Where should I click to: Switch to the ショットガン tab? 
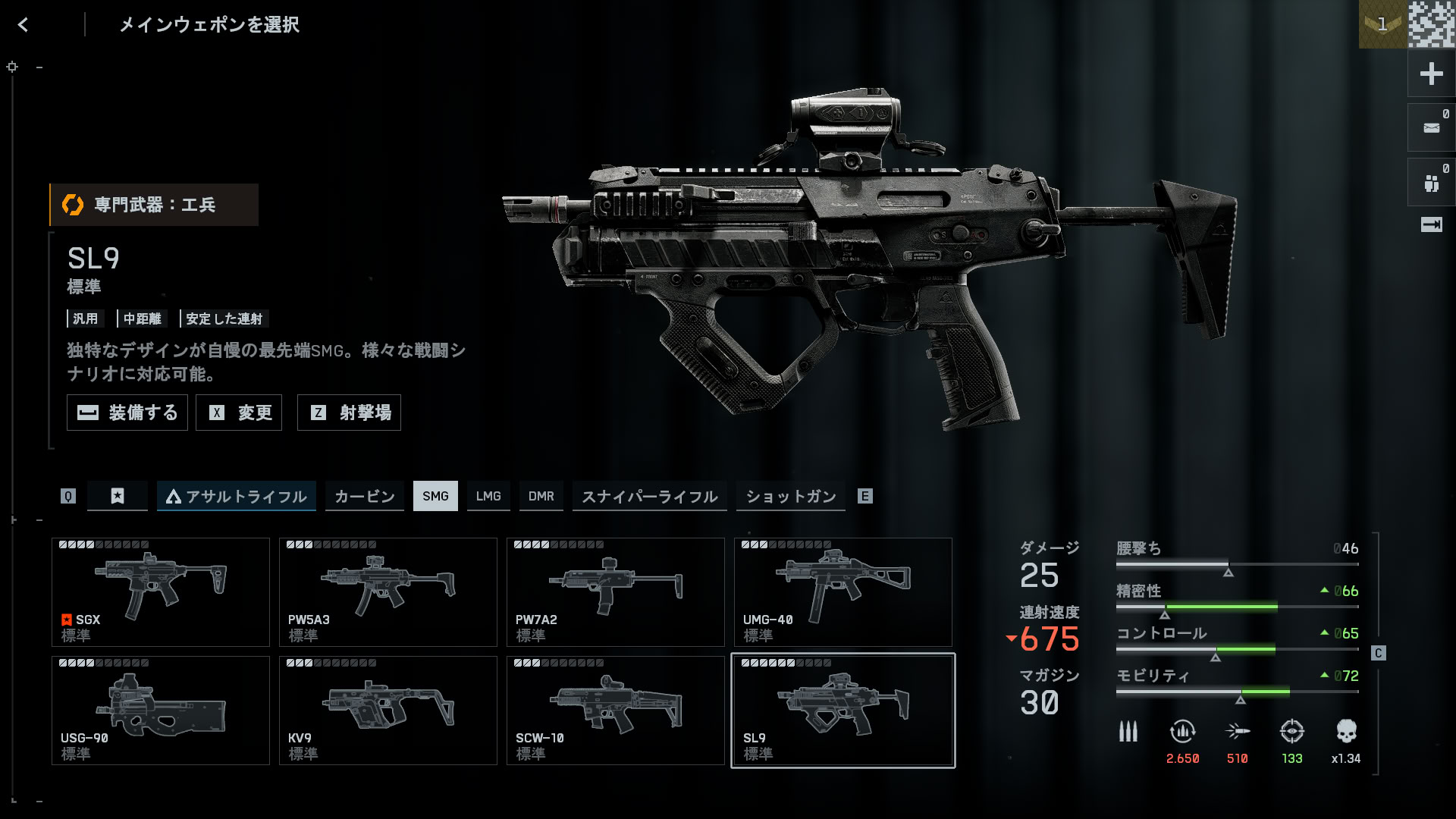pyautogui.click(x=790, y=496)
